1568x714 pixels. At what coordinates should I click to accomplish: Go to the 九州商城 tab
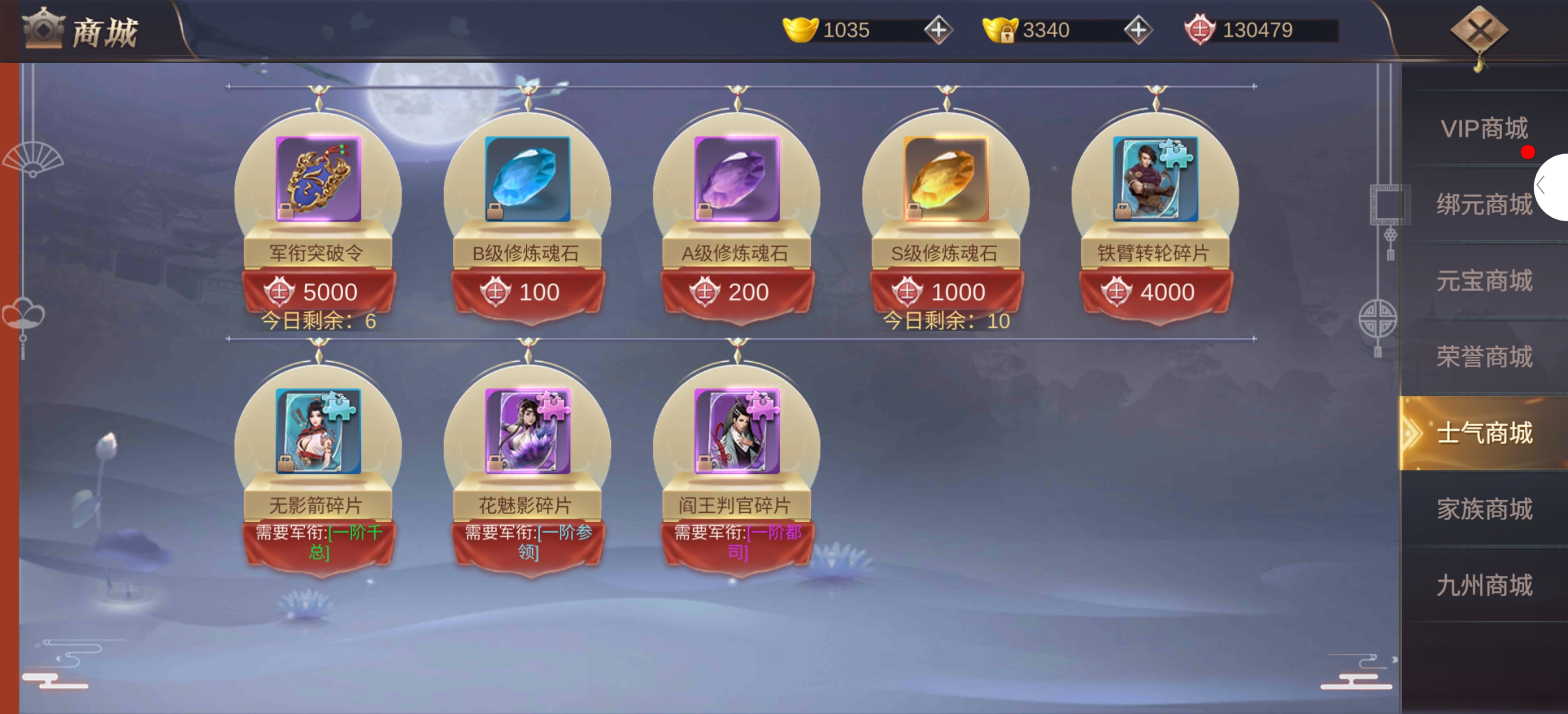pyautogui.click(x=1483, y=586)
